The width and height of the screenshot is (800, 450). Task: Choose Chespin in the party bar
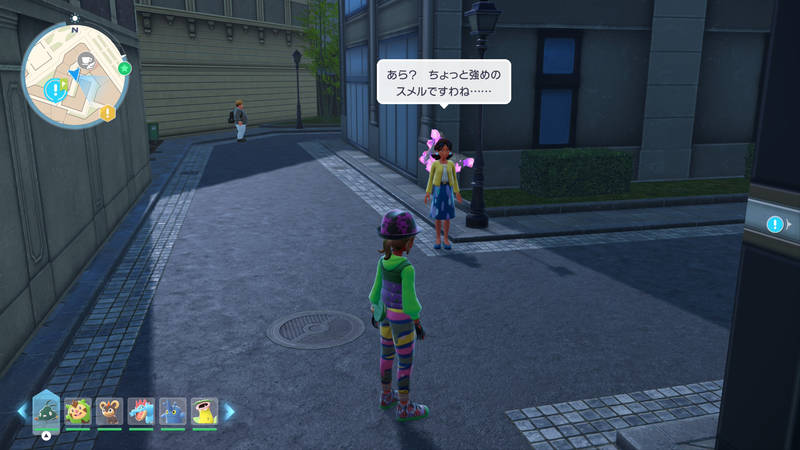pyautogui.click(x=78, y=411)
